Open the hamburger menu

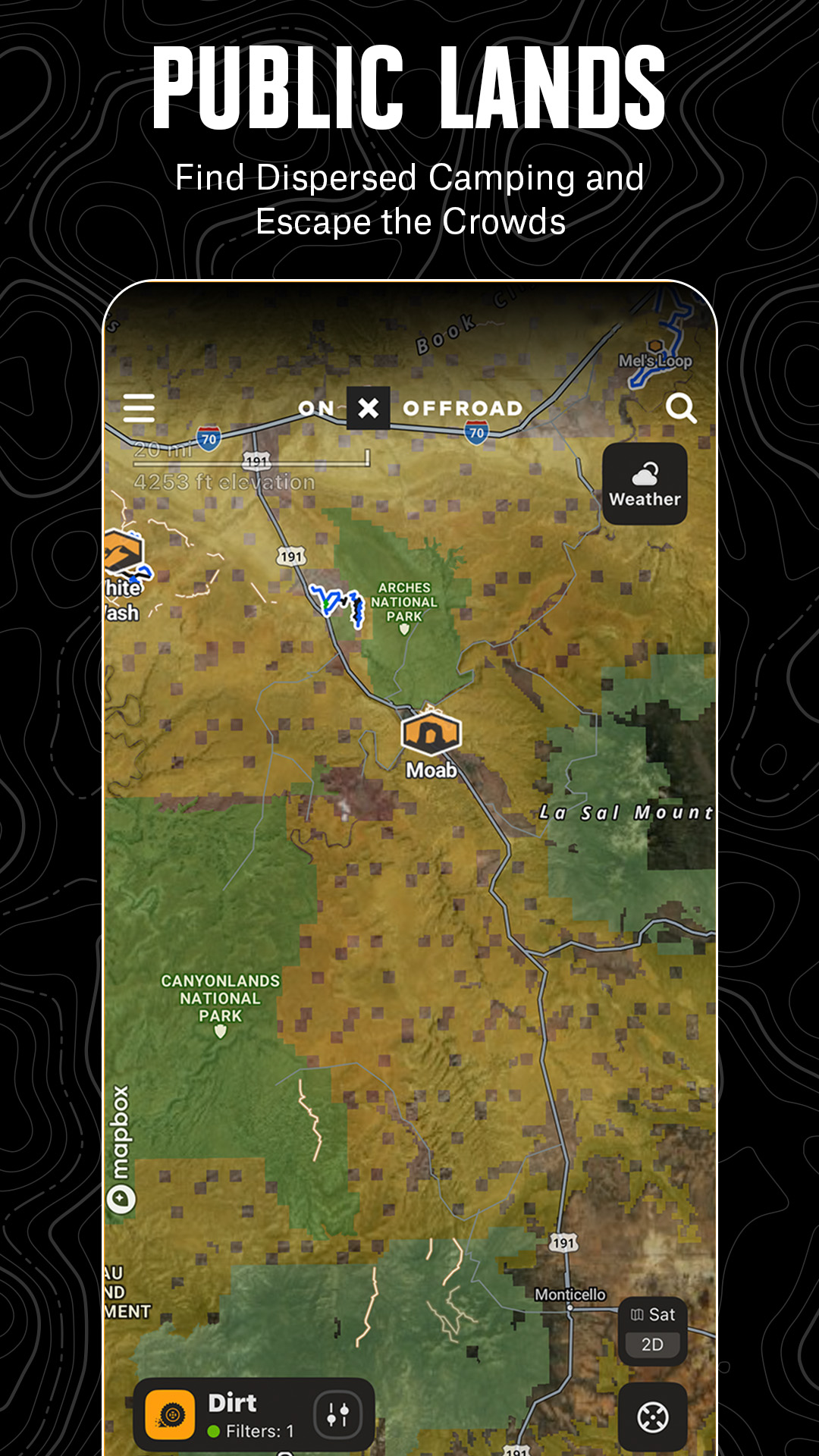click(x=139, y=408)
